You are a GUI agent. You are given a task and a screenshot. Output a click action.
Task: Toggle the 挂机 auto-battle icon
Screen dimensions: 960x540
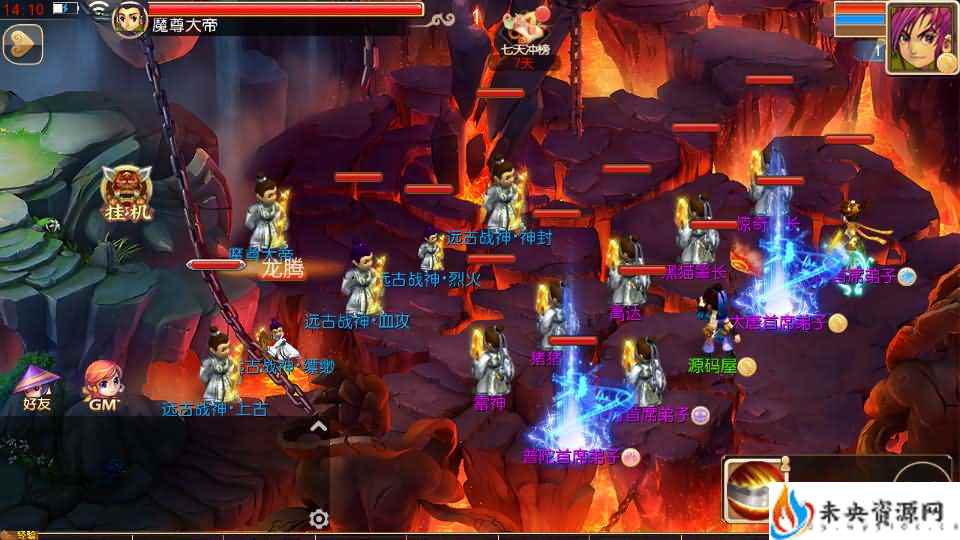tap(127, 194)
